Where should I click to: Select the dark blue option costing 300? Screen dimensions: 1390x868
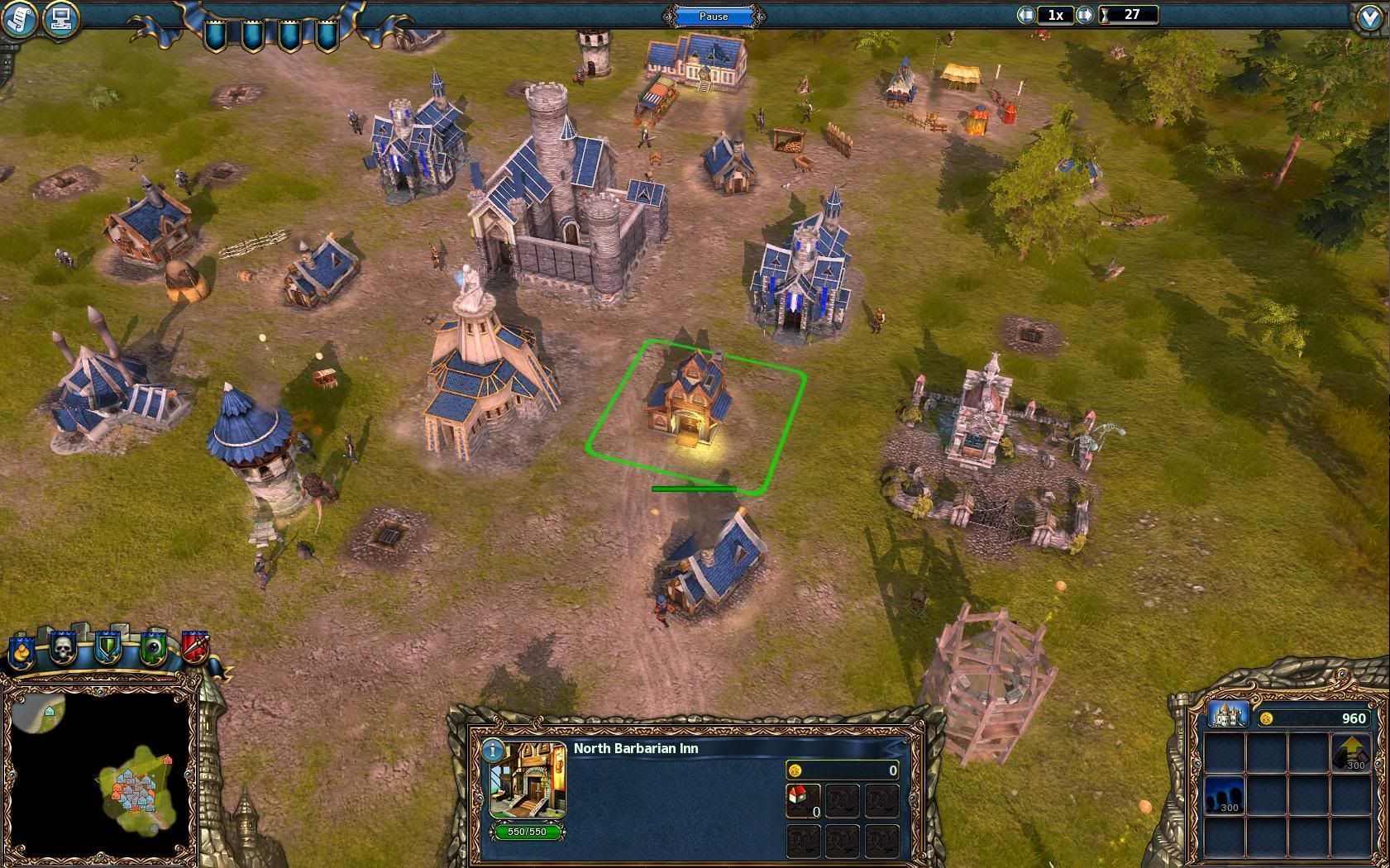(x=1225, y=795)
